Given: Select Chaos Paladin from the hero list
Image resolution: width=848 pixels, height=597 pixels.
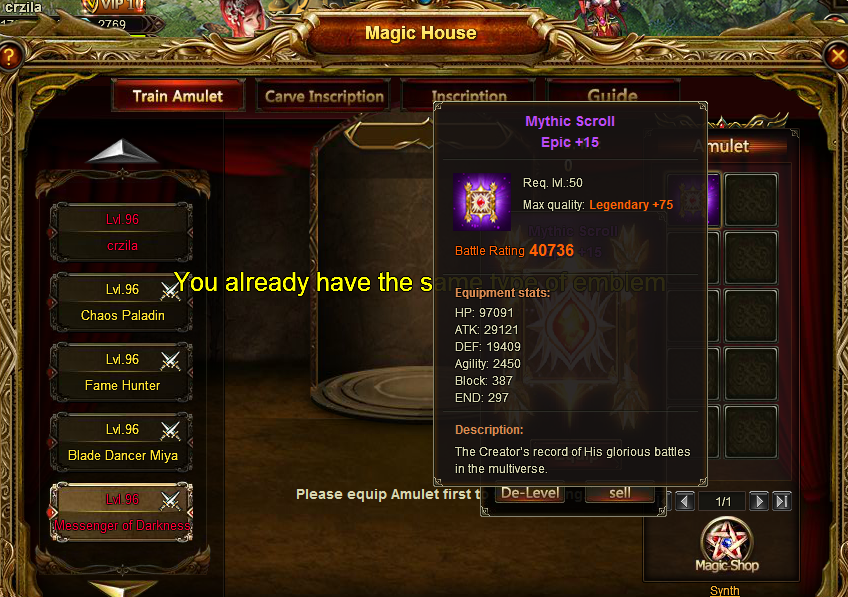Looking at the screenshot, I should click(x=122, y=302).
